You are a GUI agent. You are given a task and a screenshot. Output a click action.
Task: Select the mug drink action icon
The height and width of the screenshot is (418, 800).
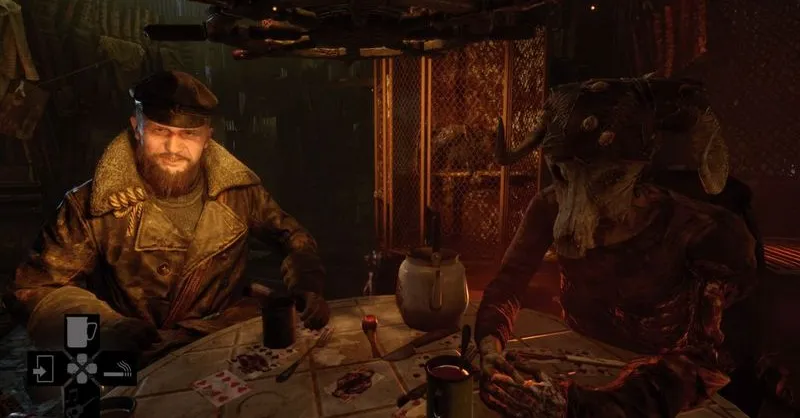80,332
